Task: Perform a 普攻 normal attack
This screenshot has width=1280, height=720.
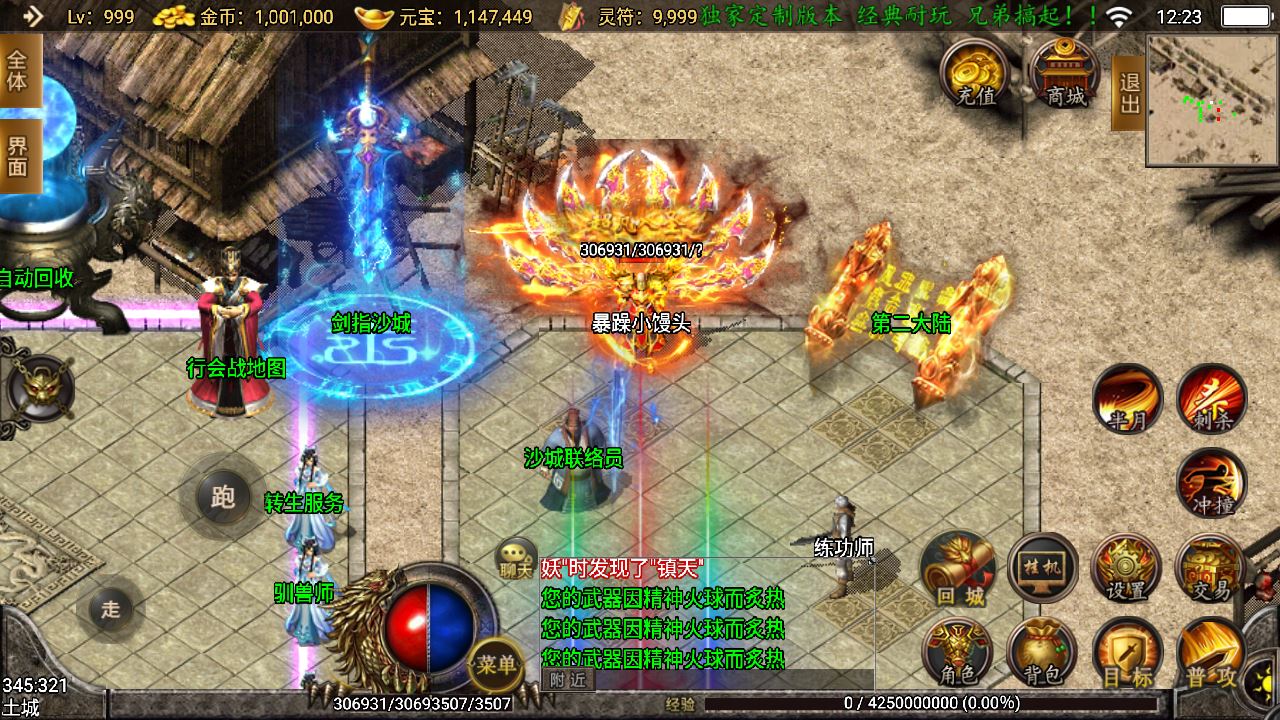Action: (x=1211, y=653)
